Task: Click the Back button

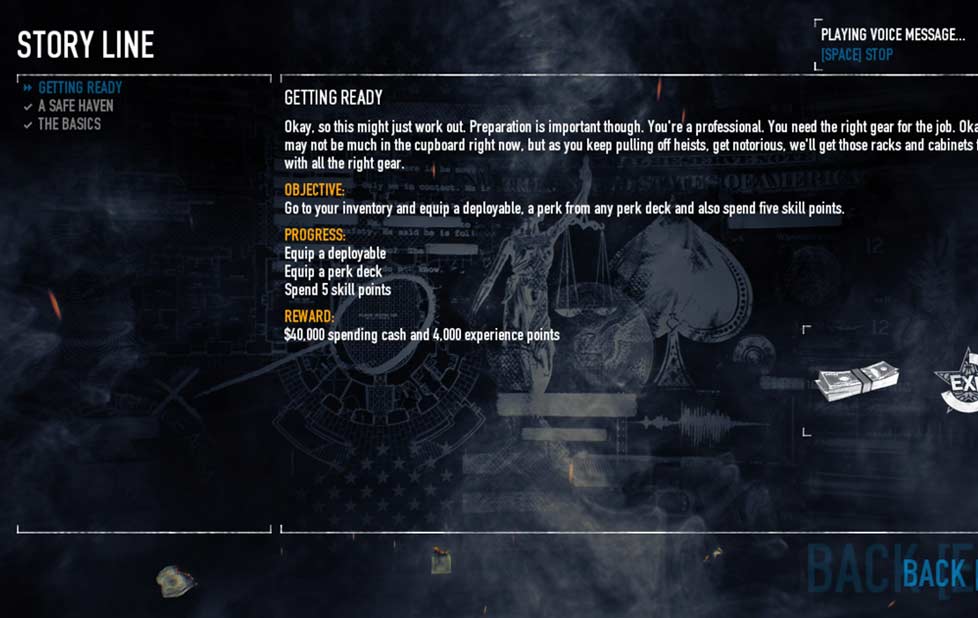Action: (936, 573)
